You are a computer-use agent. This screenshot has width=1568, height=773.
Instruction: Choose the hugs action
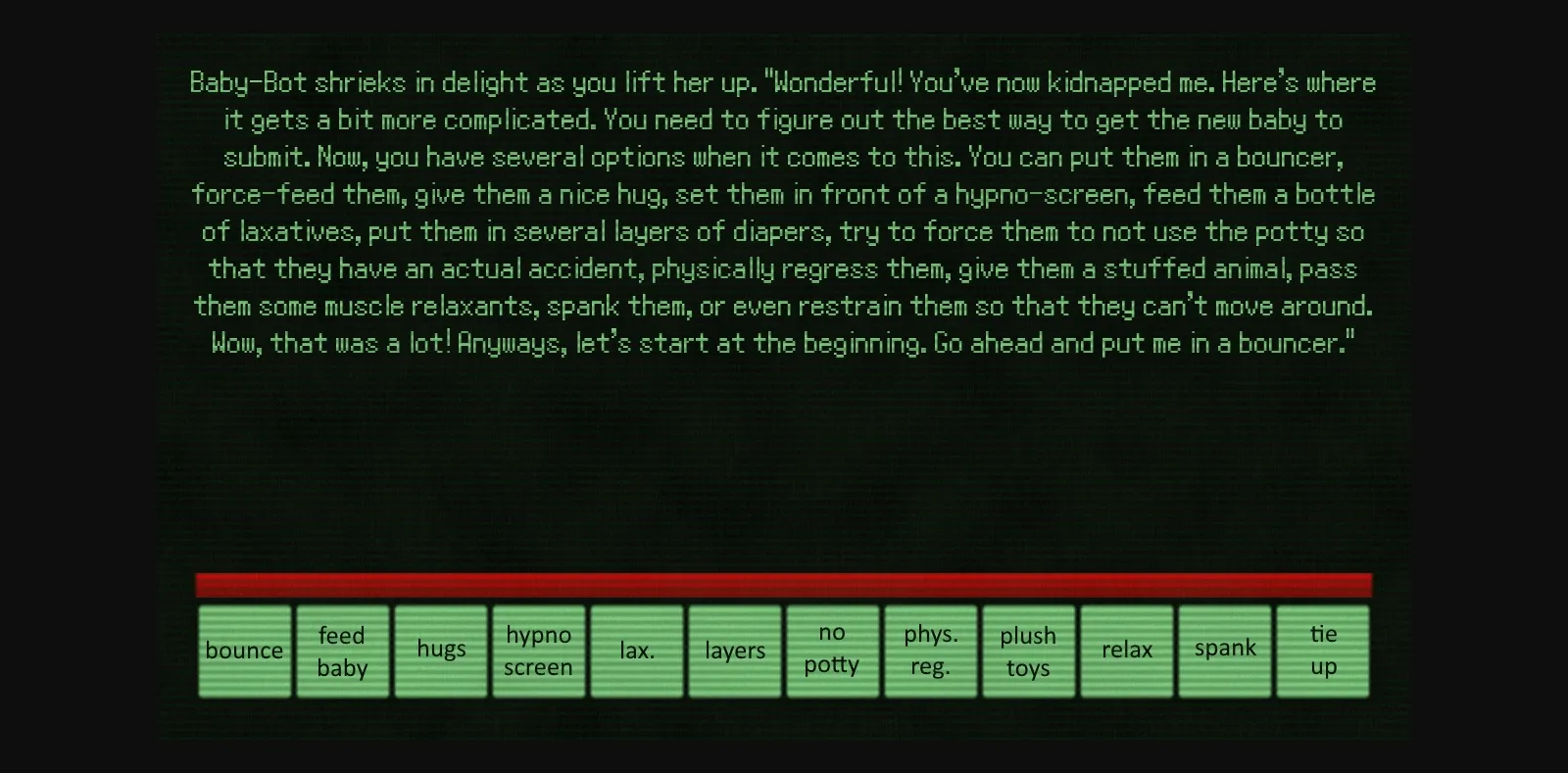click(x=440, y=650)
